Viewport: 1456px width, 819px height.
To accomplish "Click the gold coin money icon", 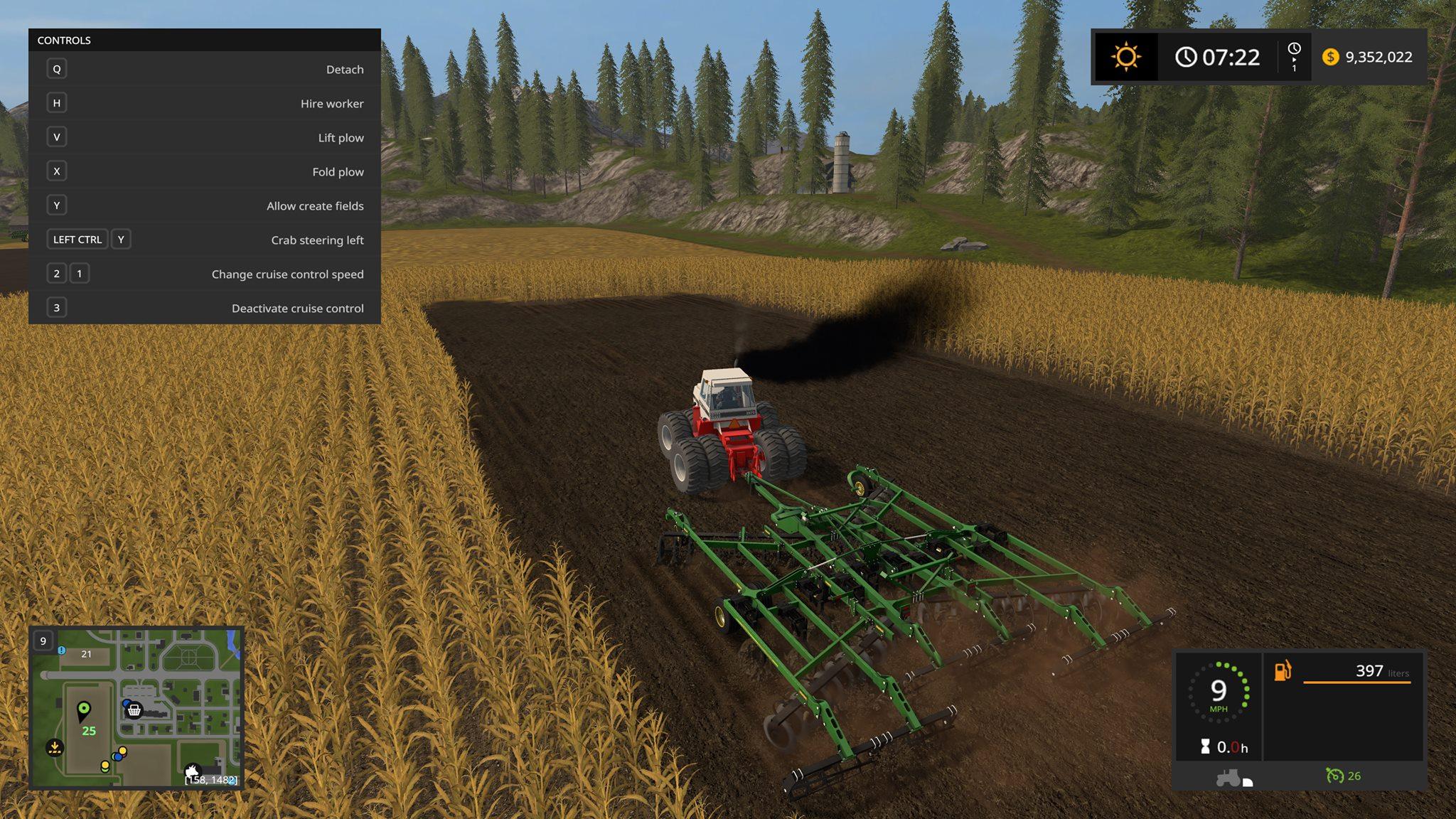I will coord(1330,57).
